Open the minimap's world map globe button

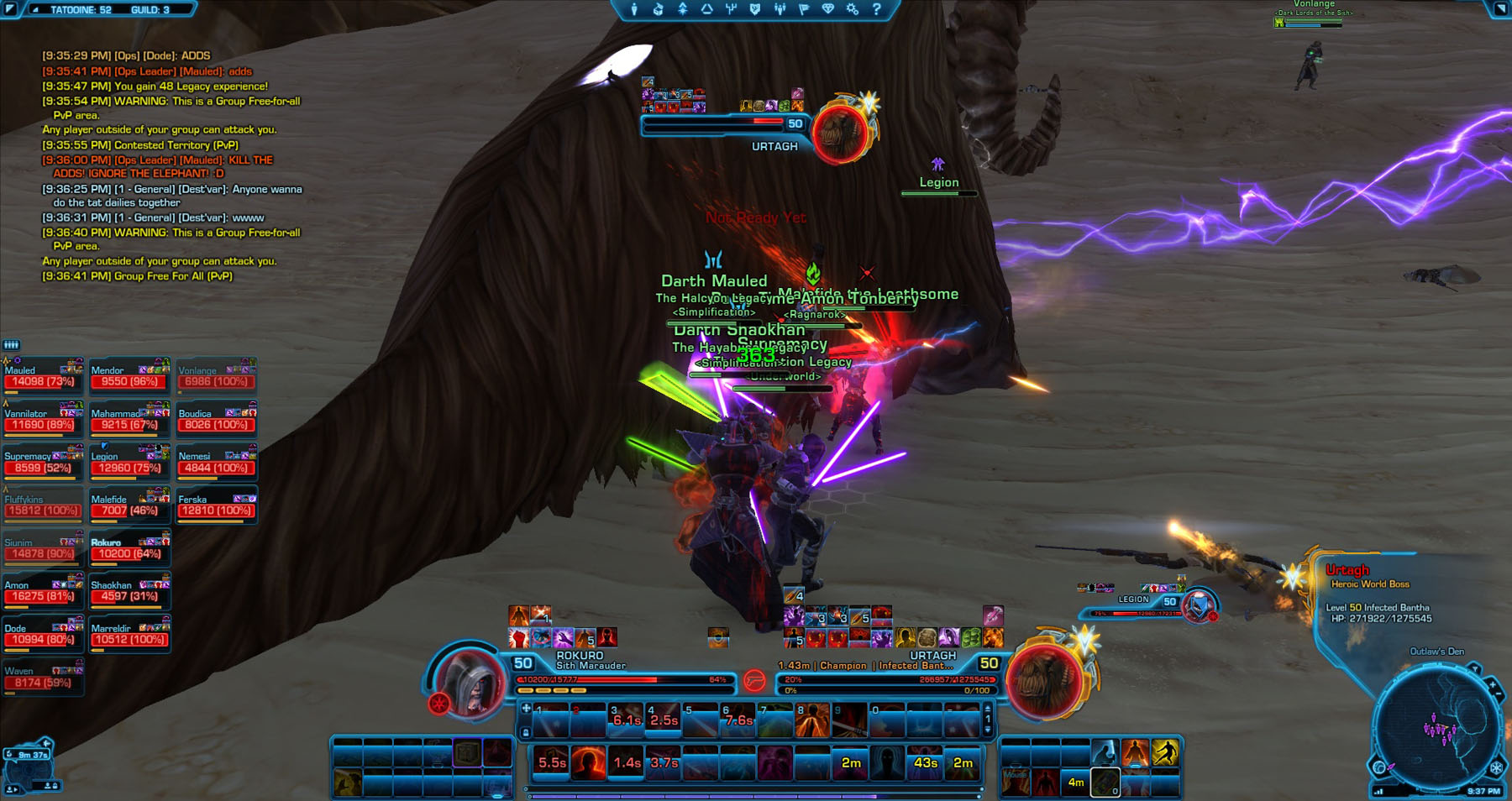click(1379, 767)
